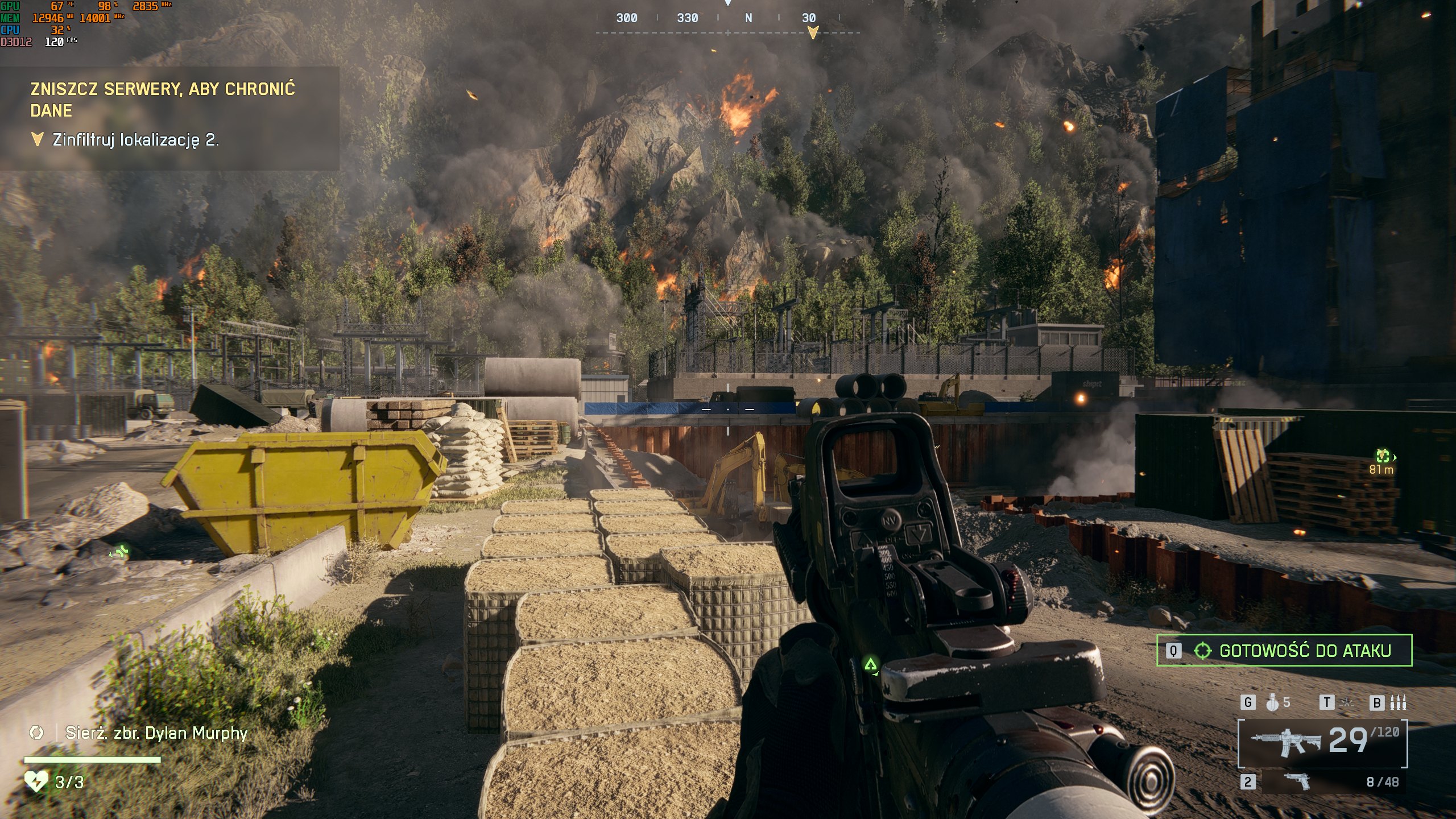
Task: Click the bullets fire-mode icon
Action: (1398, 703)
